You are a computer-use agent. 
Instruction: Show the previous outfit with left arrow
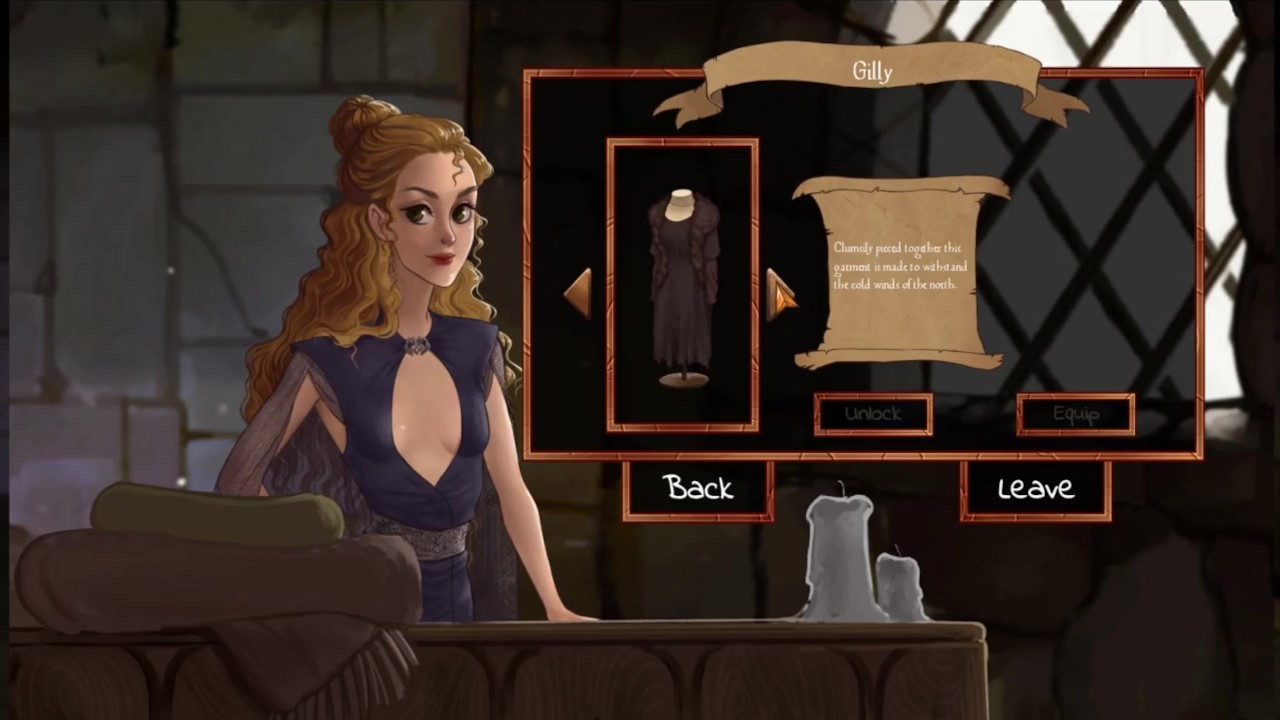tap(578, 293)
